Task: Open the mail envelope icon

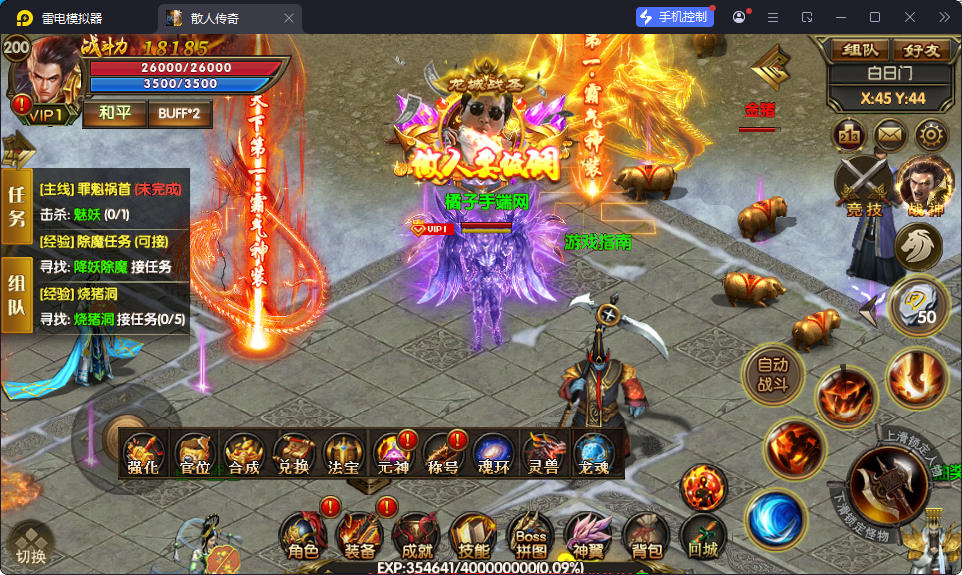Action: pos(890,134)
